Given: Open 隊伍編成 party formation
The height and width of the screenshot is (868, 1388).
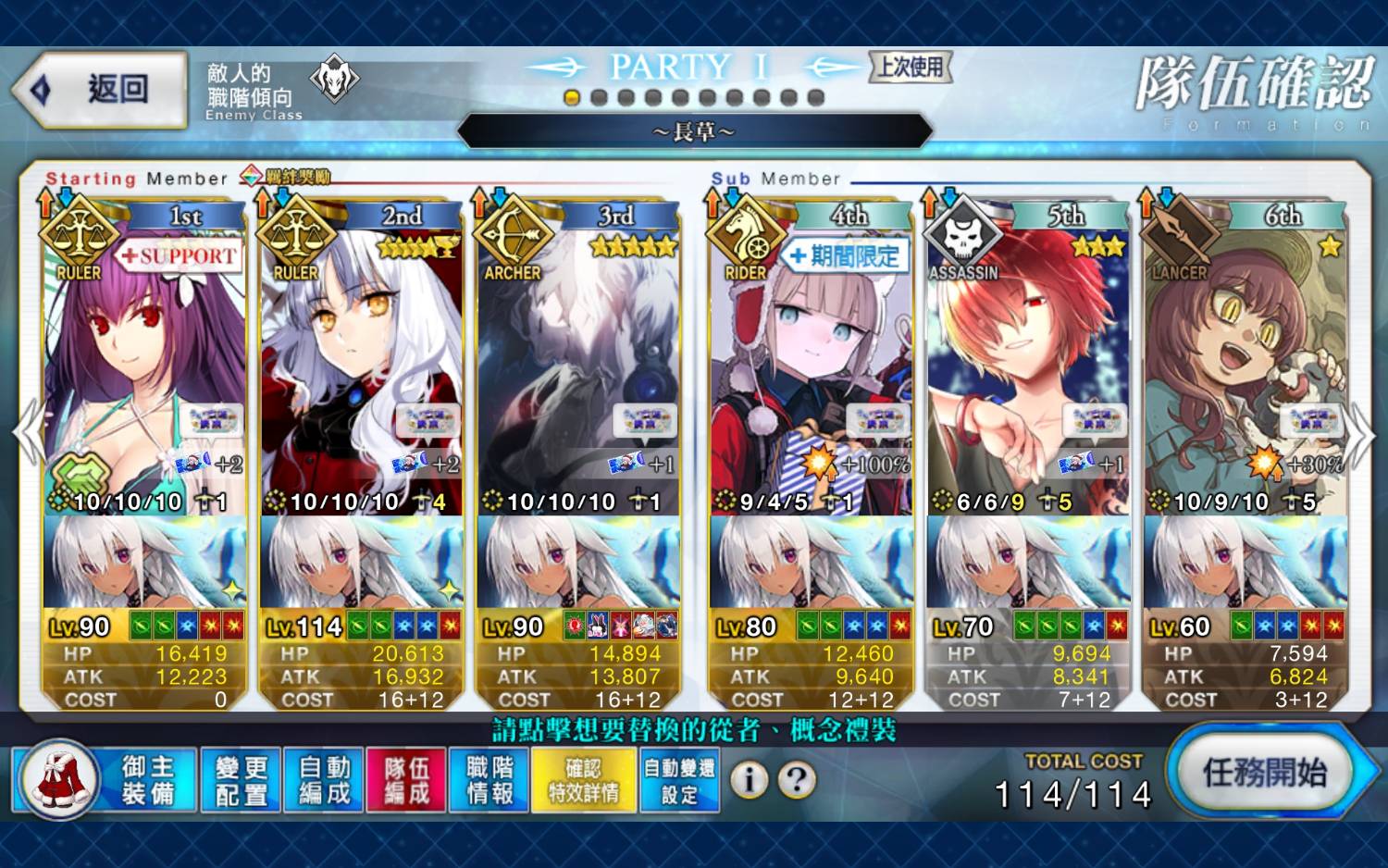Looking at the screenshot, I should point(406,780).
